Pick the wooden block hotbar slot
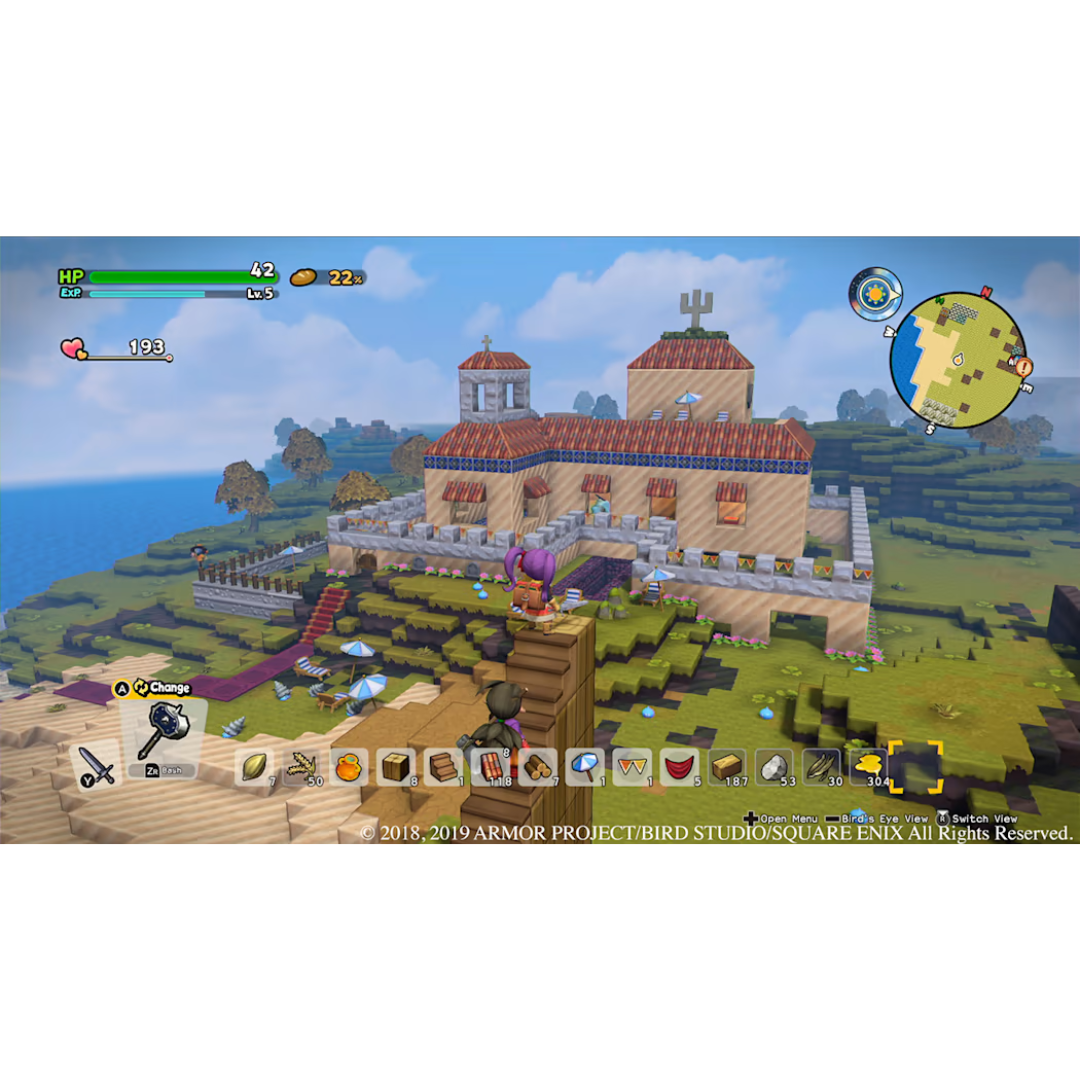The image size is (1080, 1080). click(396, 767)
